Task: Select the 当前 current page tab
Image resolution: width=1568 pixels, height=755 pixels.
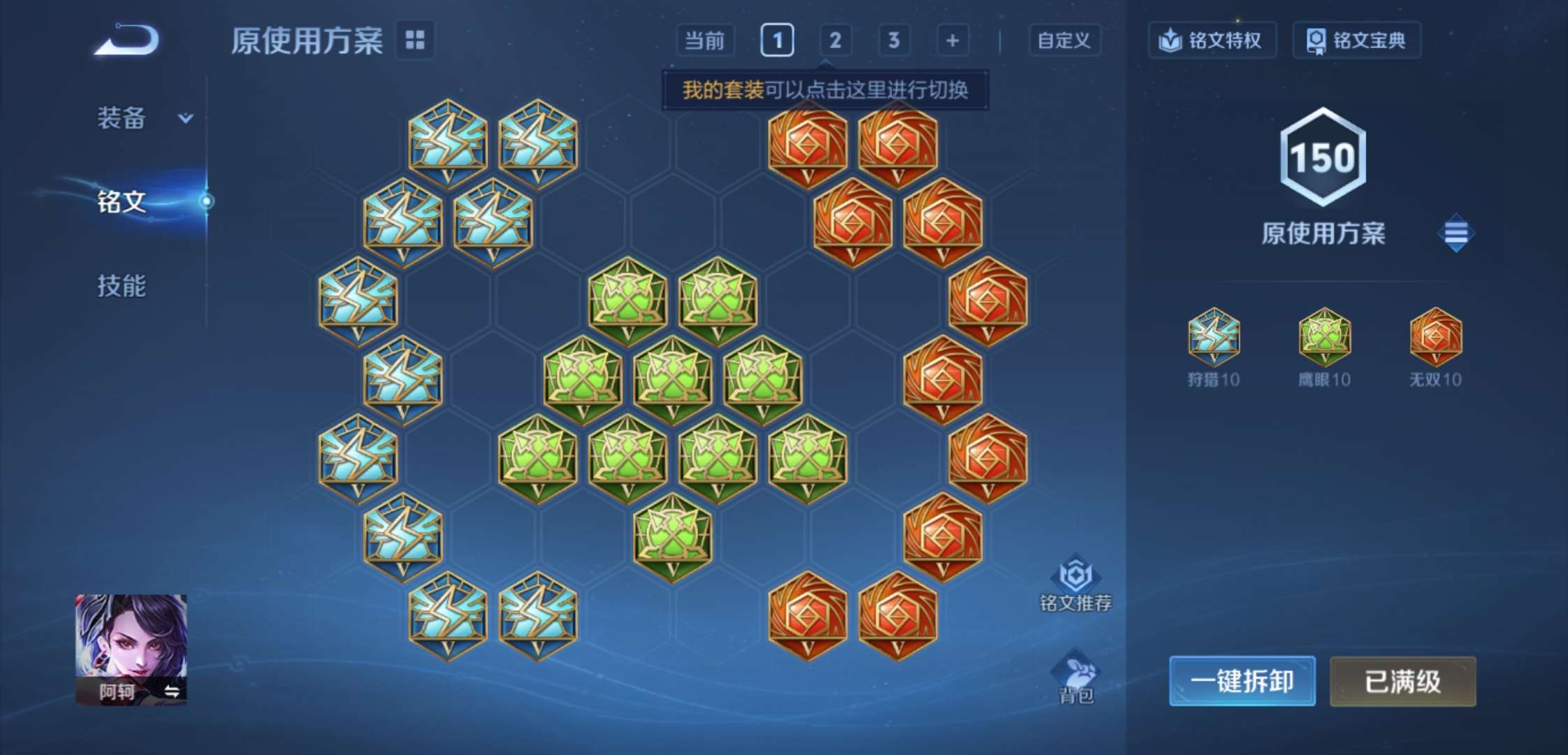Action: pyautogui.click(x=707, y=41)
